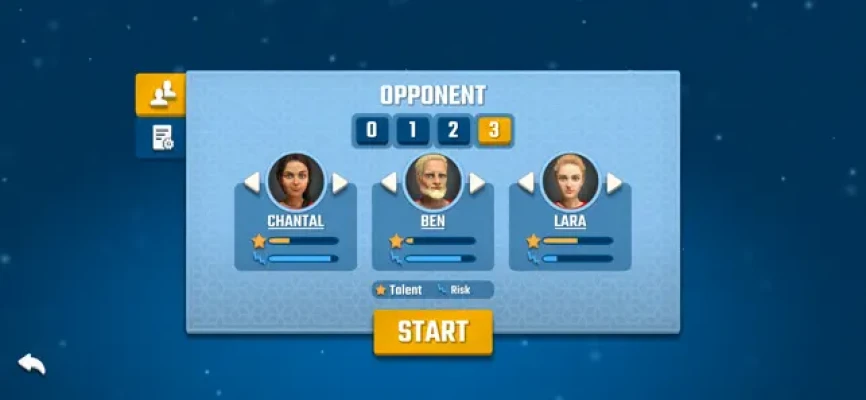Open the rules settings document tab
Image resolution: width=866 pixels, height=400 pixels.
tap(161, 138)
